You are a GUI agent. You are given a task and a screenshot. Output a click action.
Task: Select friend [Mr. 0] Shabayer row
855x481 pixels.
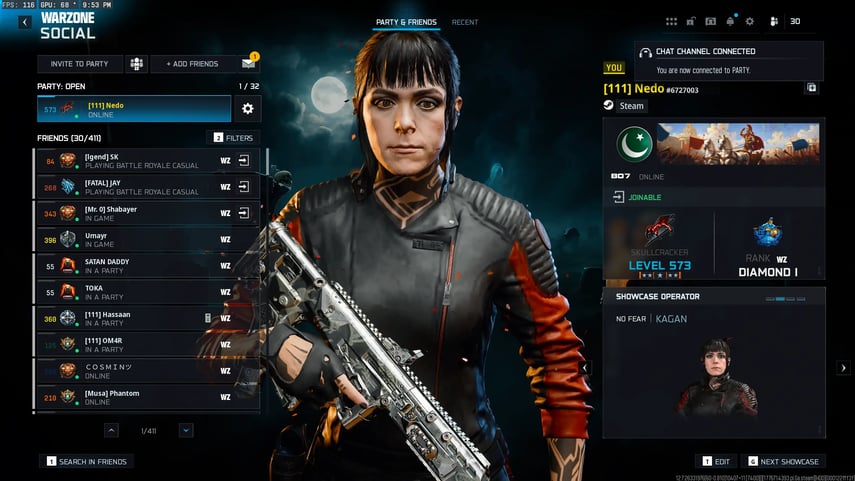click(140, 213)
